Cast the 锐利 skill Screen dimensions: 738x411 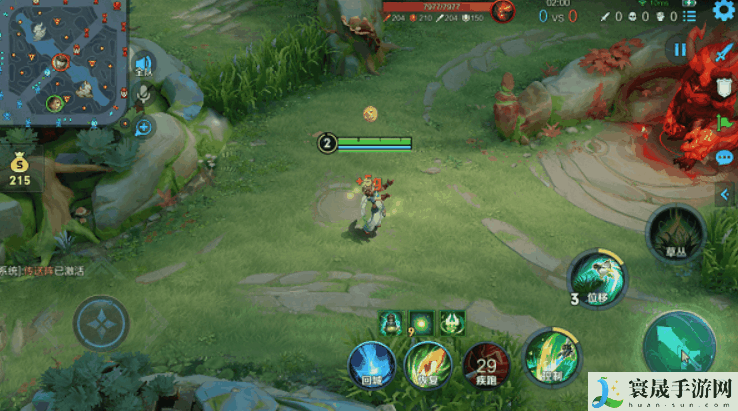[550, 356]
